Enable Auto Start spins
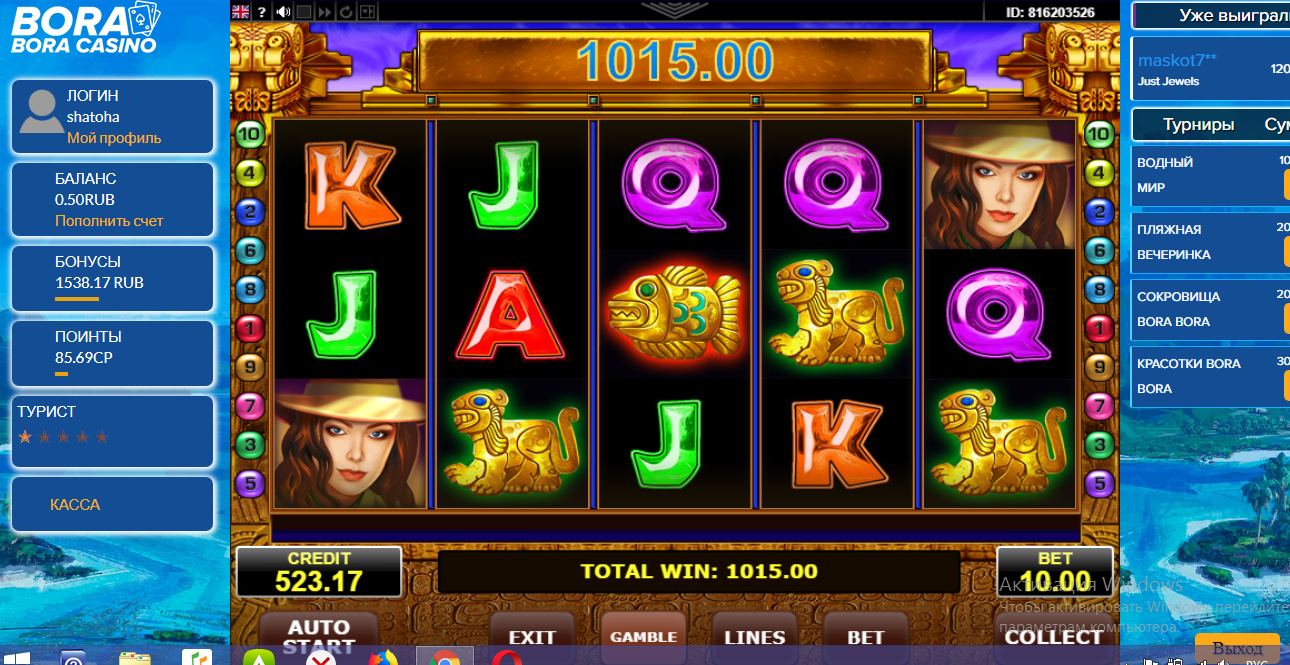 (318, 634)
